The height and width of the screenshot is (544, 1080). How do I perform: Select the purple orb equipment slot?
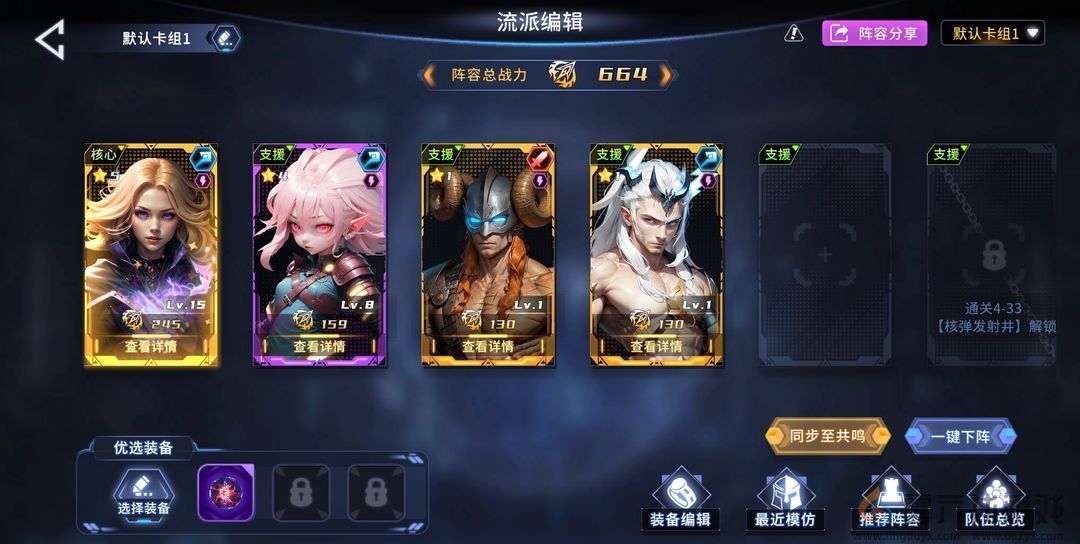pos(226,492)
